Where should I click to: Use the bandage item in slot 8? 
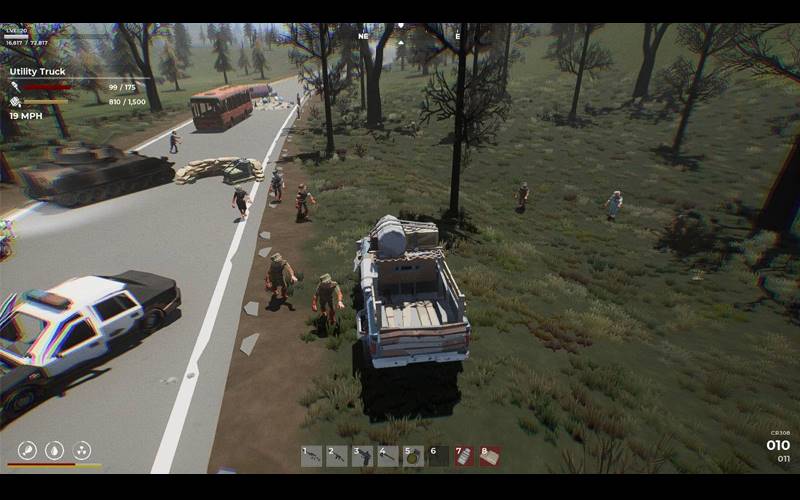(x=490, y=456)
